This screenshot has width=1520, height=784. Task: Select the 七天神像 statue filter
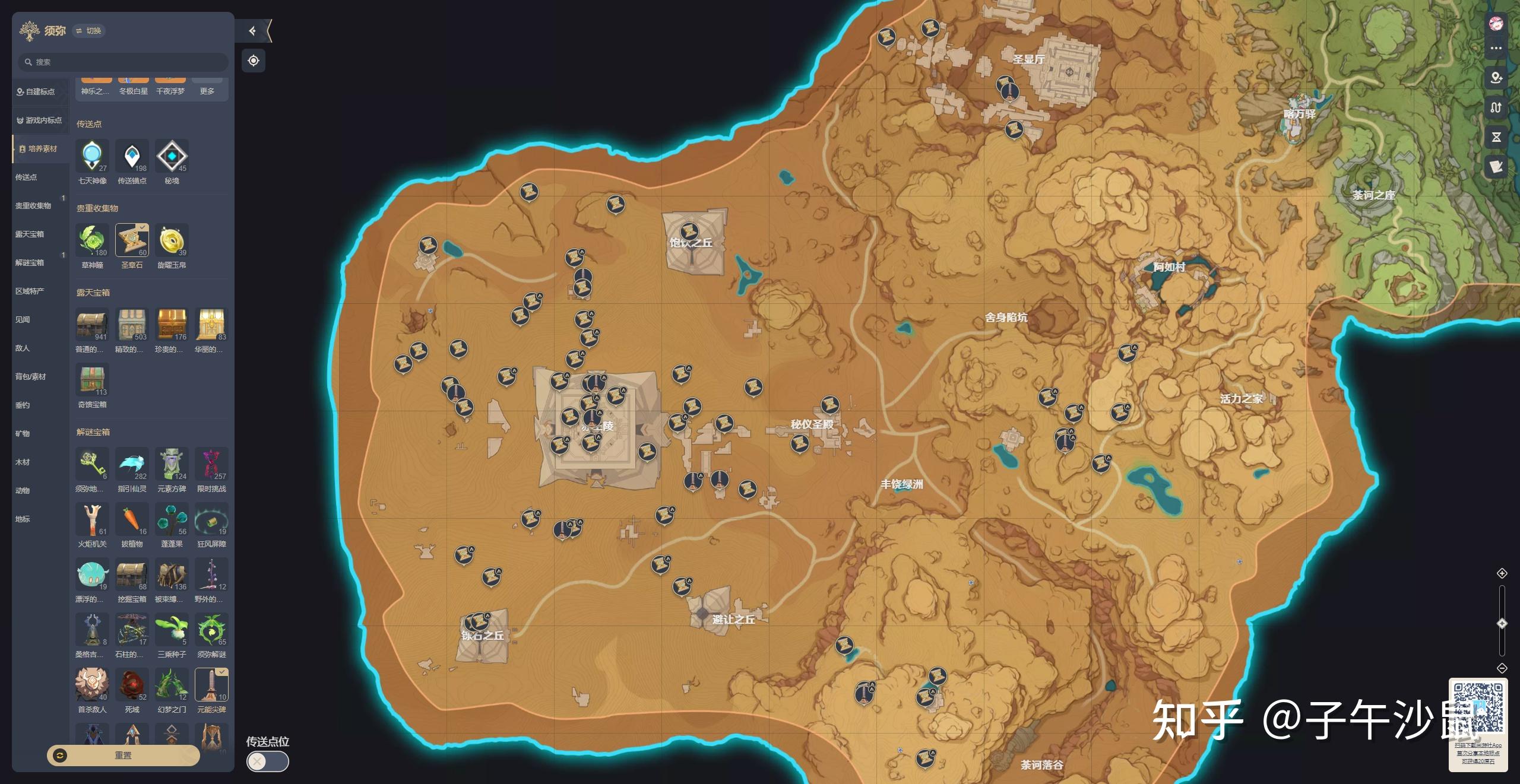(x=92, y=156)
